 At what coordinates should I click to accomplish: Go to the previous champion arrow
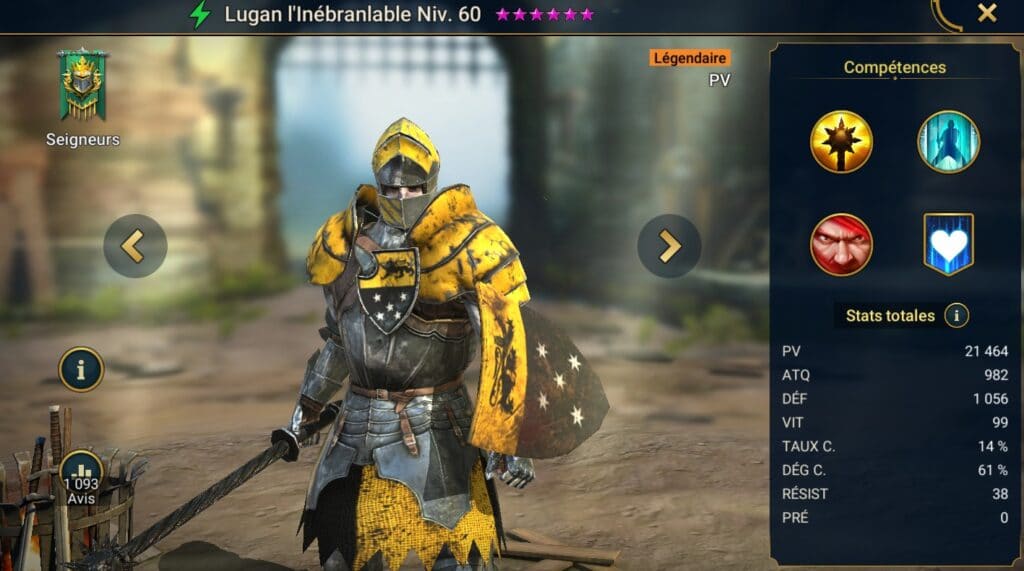[135, 246]
